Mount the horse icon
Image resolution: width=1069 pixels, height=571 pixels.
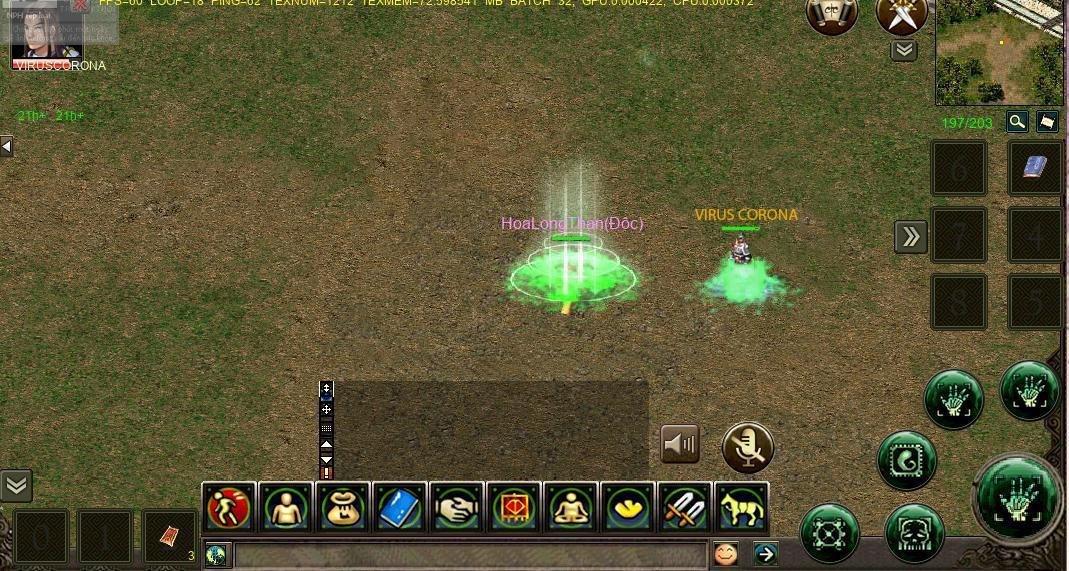point(742,508)
